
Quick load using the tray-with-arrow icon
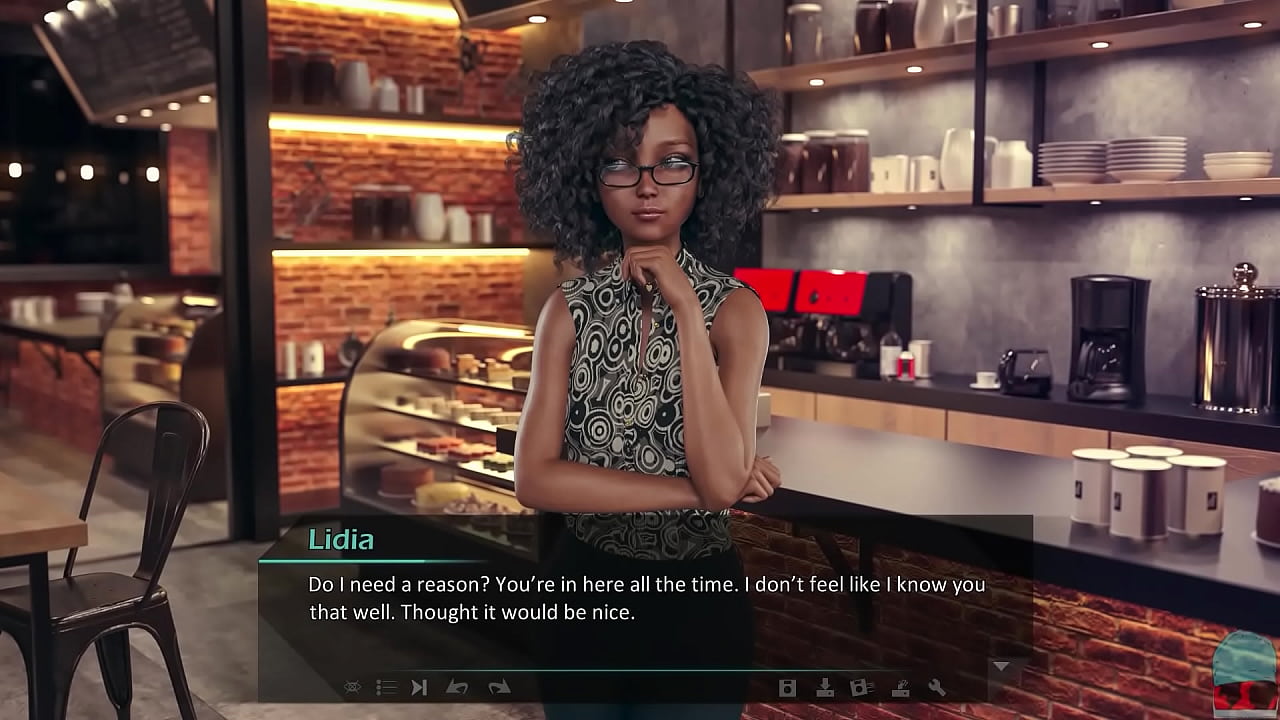click(x=900, y=687)
